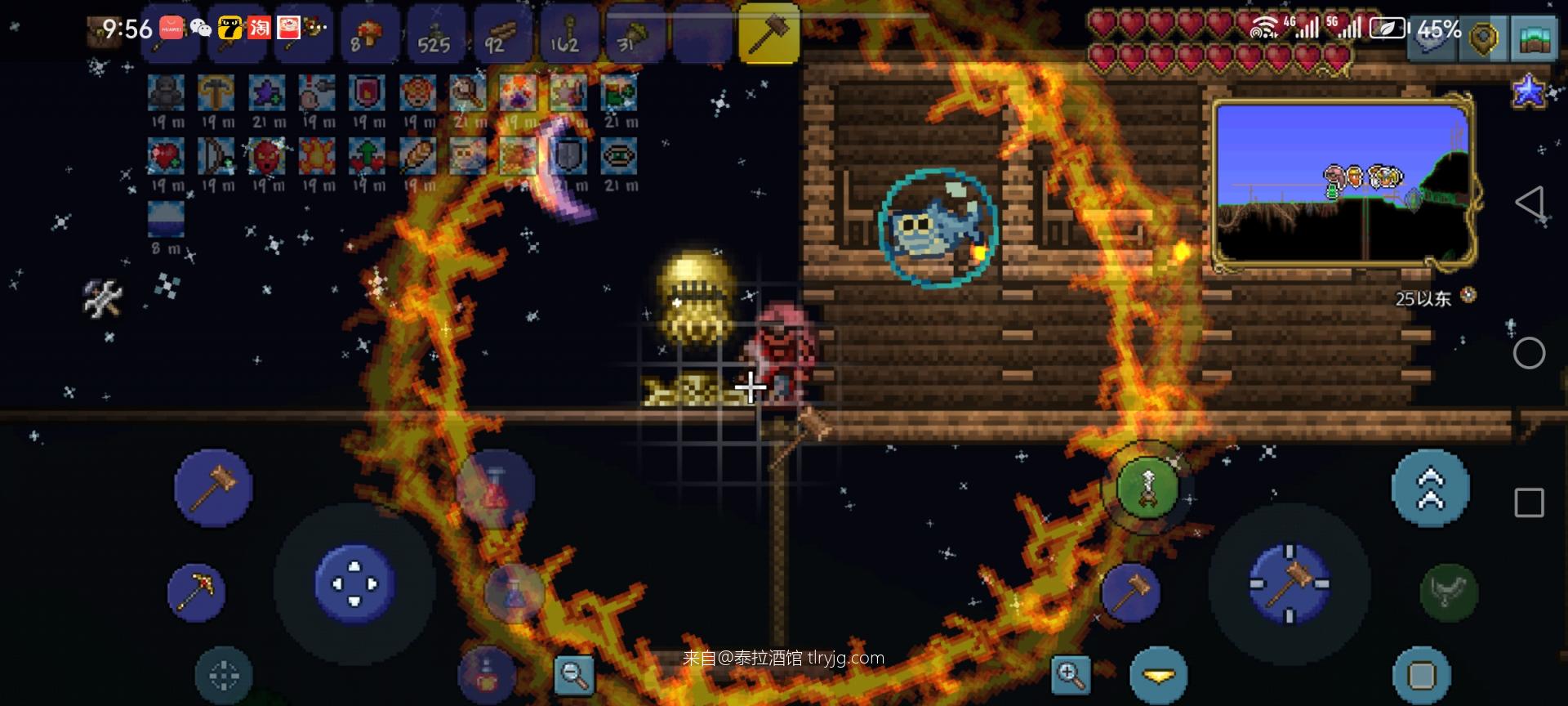
Task: Open the world map via map pin
Action: pos(1482,38)
